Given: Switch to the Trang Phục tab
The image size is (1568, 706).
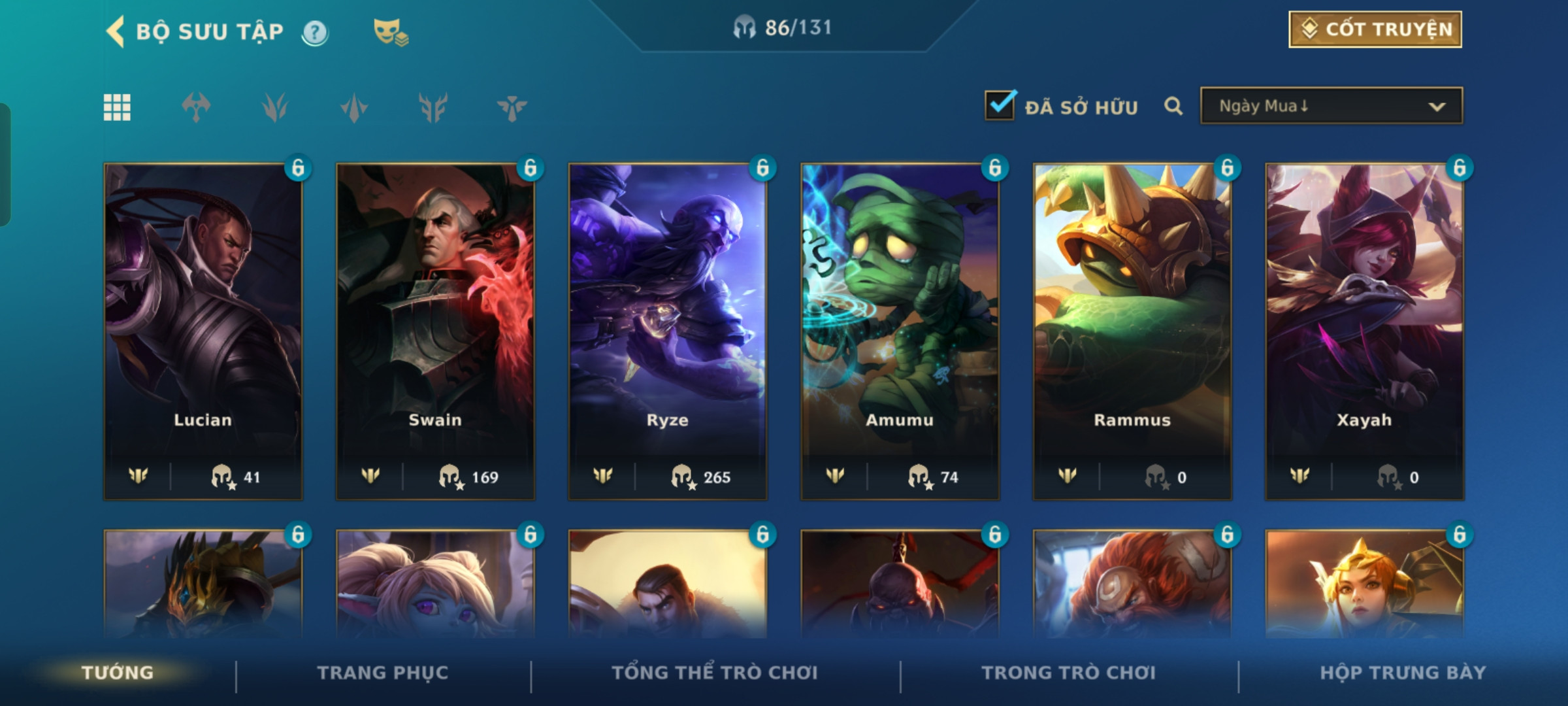Looking at the screenshot, I should tap(383, 673).
